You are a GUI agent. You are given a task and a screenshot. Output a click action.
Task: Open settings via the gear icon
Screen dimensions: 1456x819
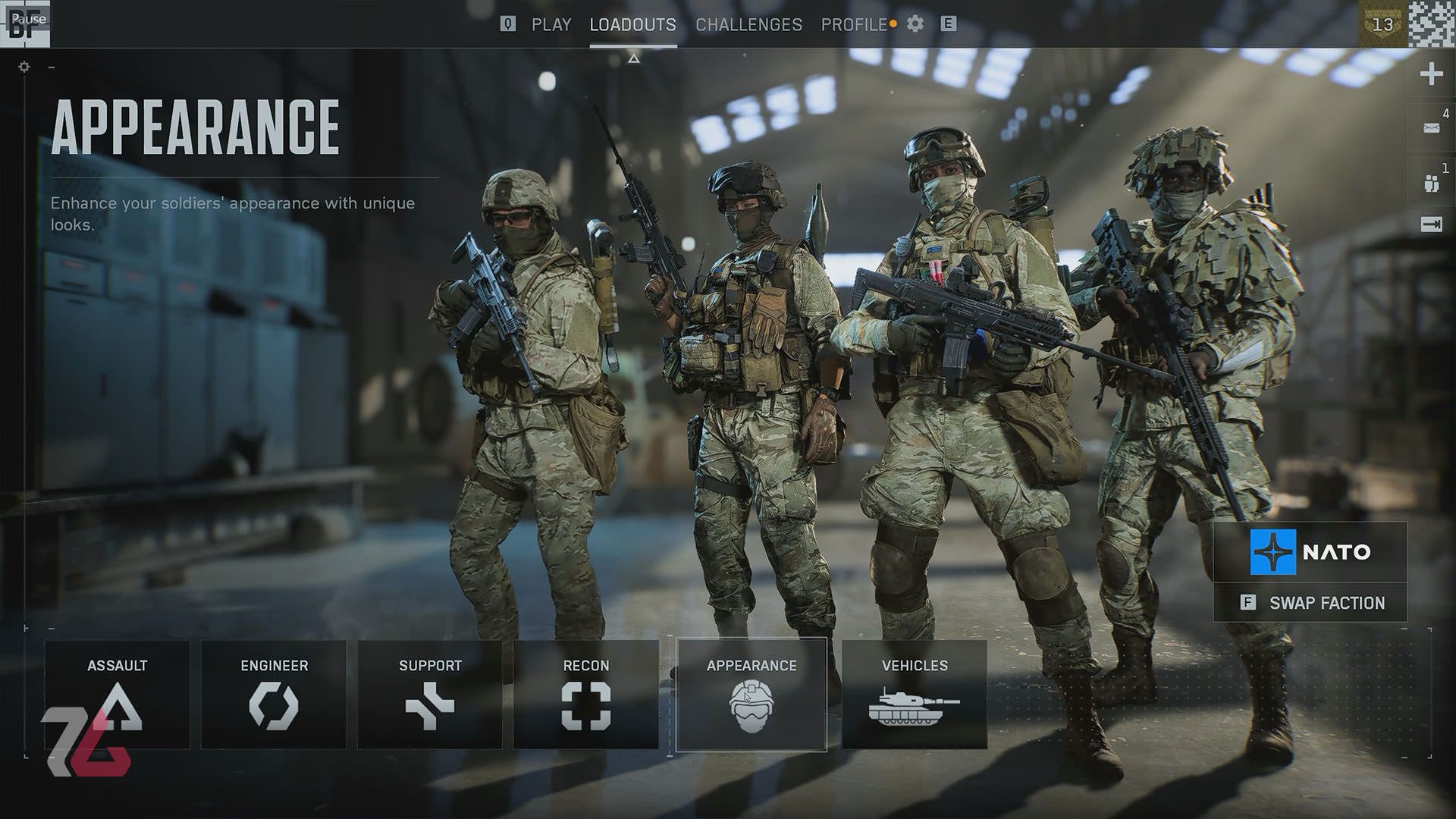point(915,24)
